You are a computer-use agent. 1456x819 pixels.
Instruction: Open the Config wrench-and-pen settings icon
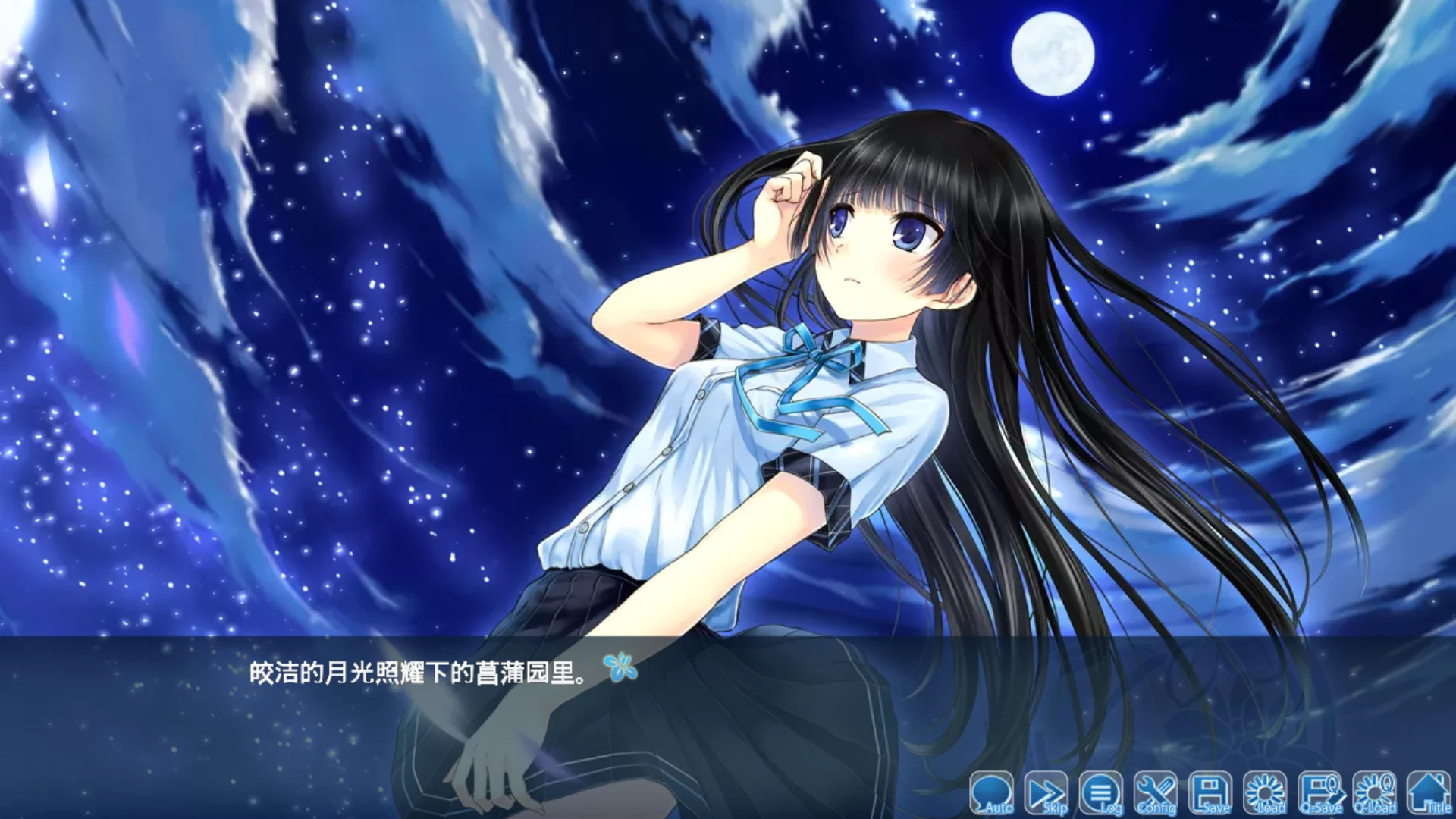(1156, 792)
